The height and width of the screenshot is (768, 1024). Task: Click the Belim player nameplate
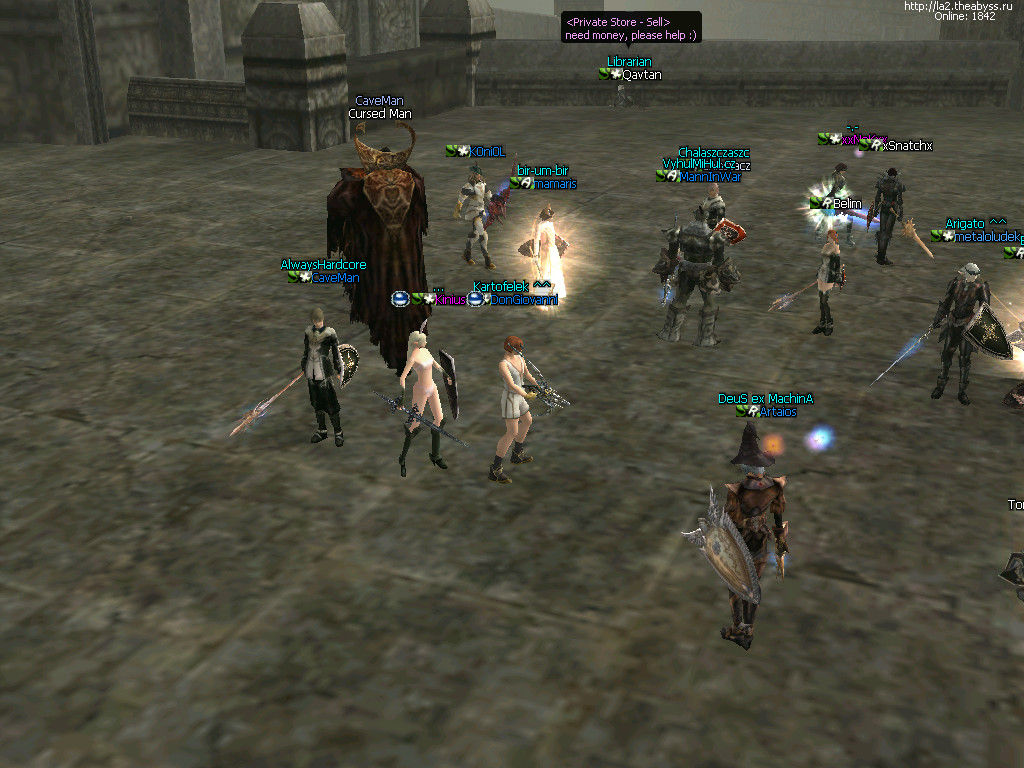tap(846, 204)
